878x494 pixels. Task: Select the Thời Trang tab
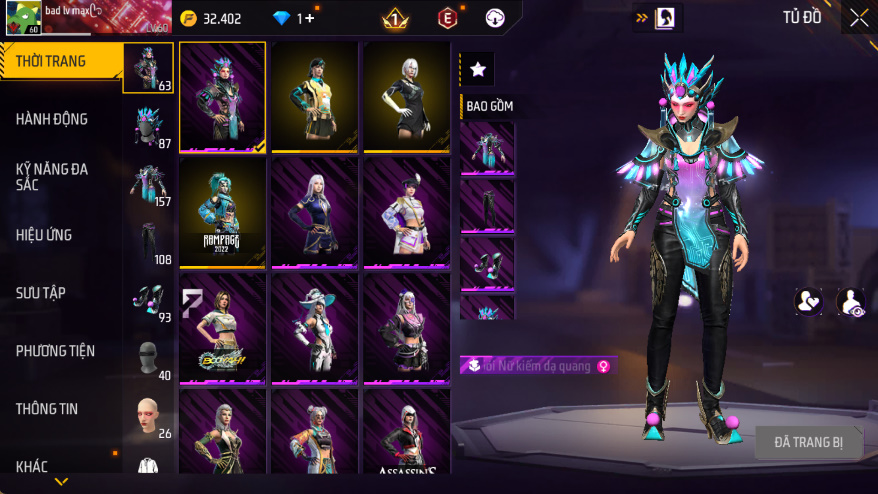tap(52, 62)
